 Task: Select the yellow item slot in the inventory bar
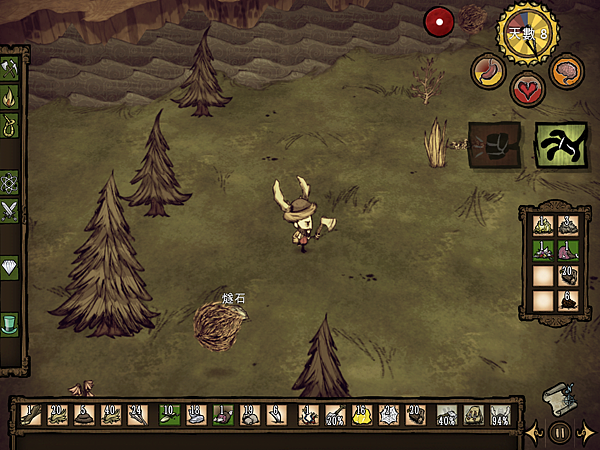point(361,414)
